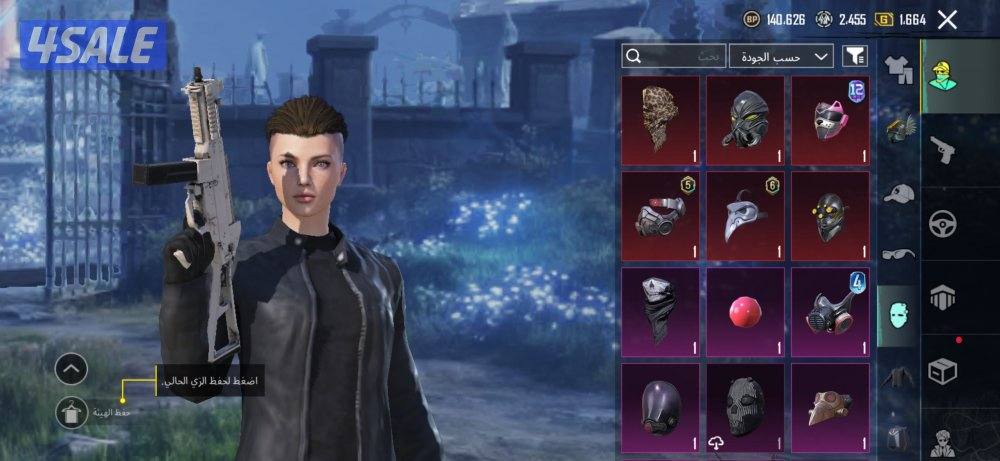
Task: Select the leopard-print mask item
Action: pos(660,120)
